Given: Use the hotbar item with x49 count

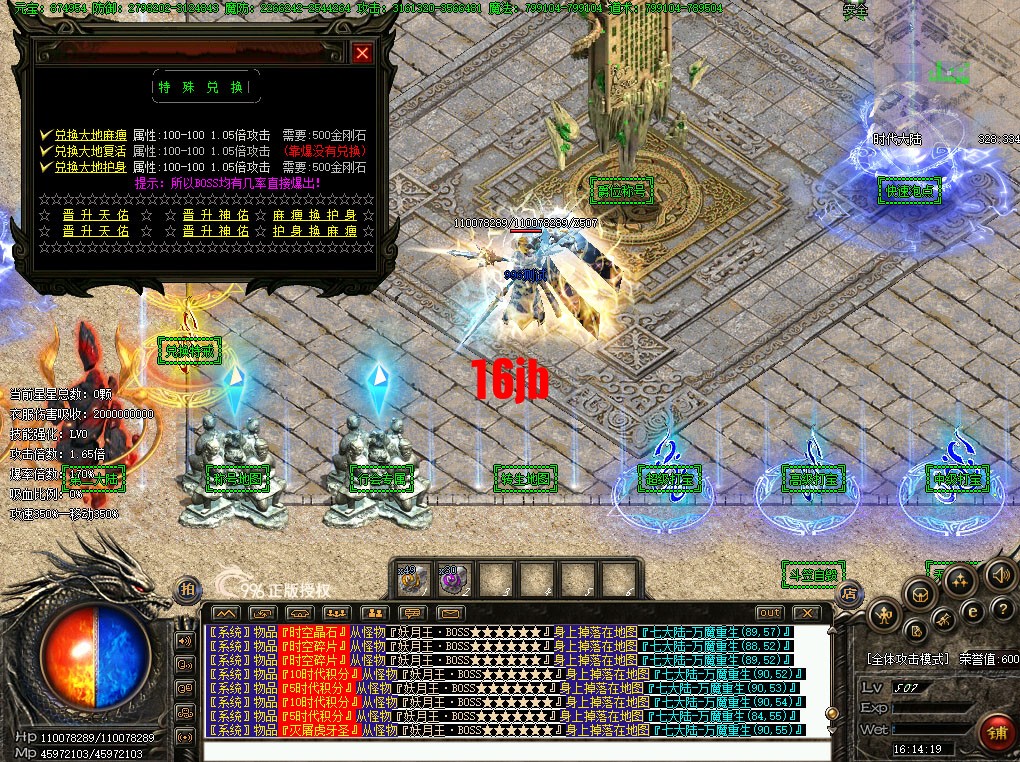Looking at the screenshot, I should point(416,578).
